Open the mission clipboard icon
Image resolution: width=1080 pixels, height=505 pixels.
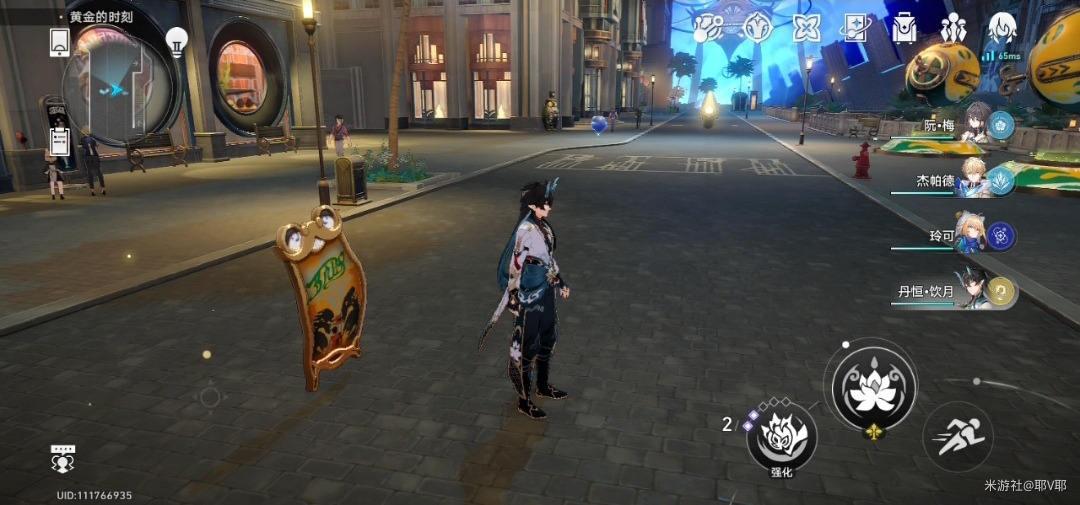pos(59,140)
